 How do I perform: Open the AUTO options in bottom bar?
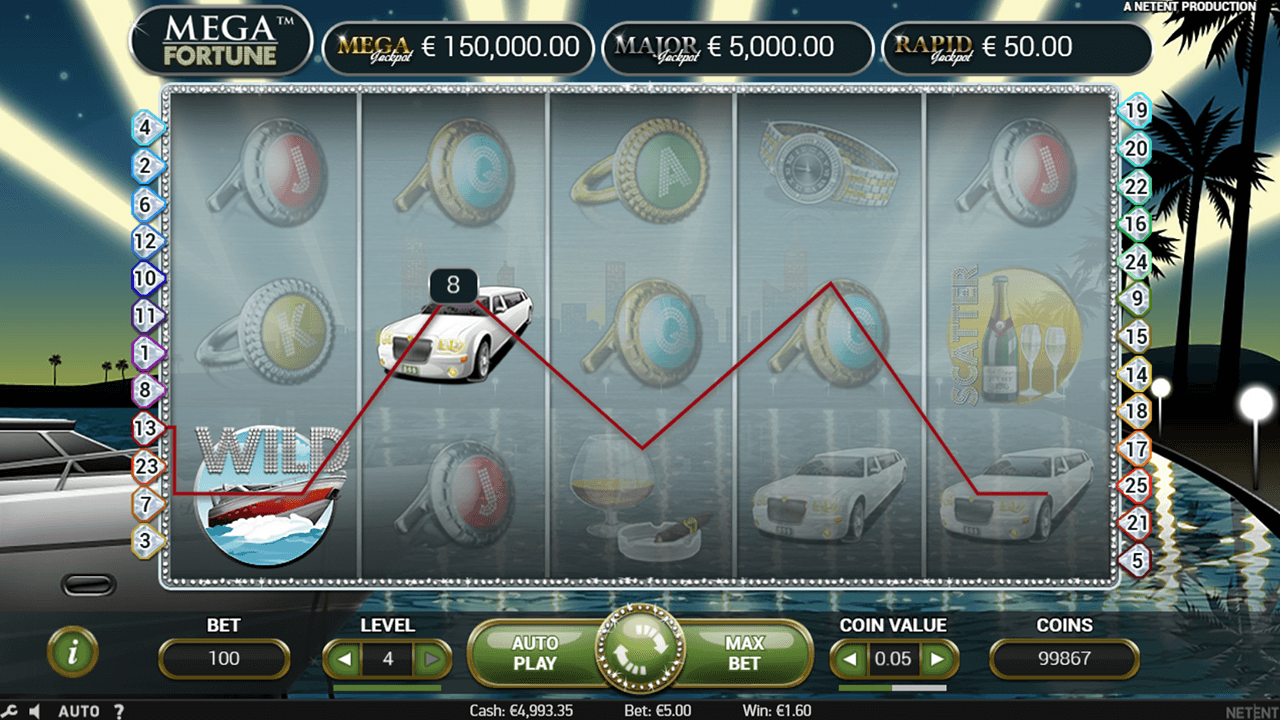(x=78, y=711)
